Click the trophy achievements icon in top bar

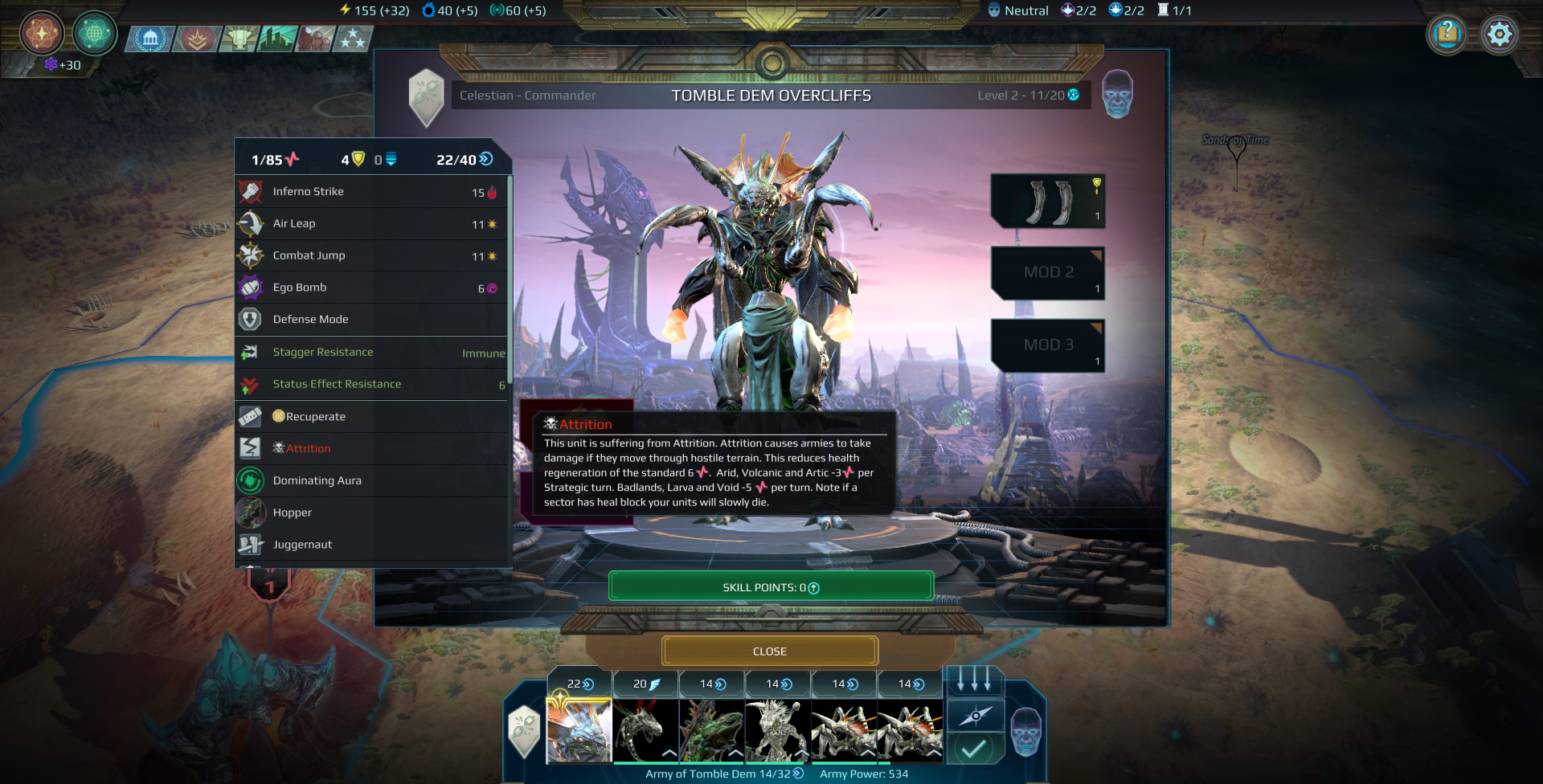[240, 38]
